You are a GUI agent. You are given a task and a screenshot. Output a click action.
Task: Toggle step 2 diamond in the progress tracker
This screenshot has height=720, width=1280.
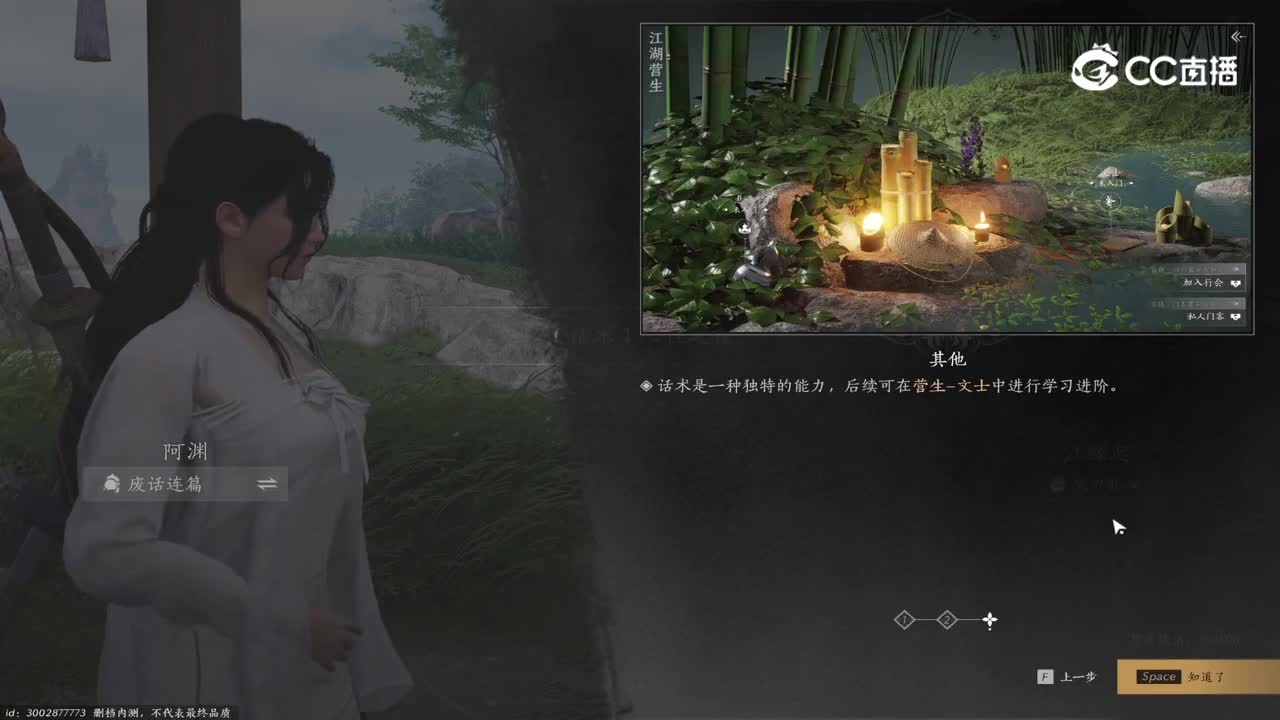(946, 620)
